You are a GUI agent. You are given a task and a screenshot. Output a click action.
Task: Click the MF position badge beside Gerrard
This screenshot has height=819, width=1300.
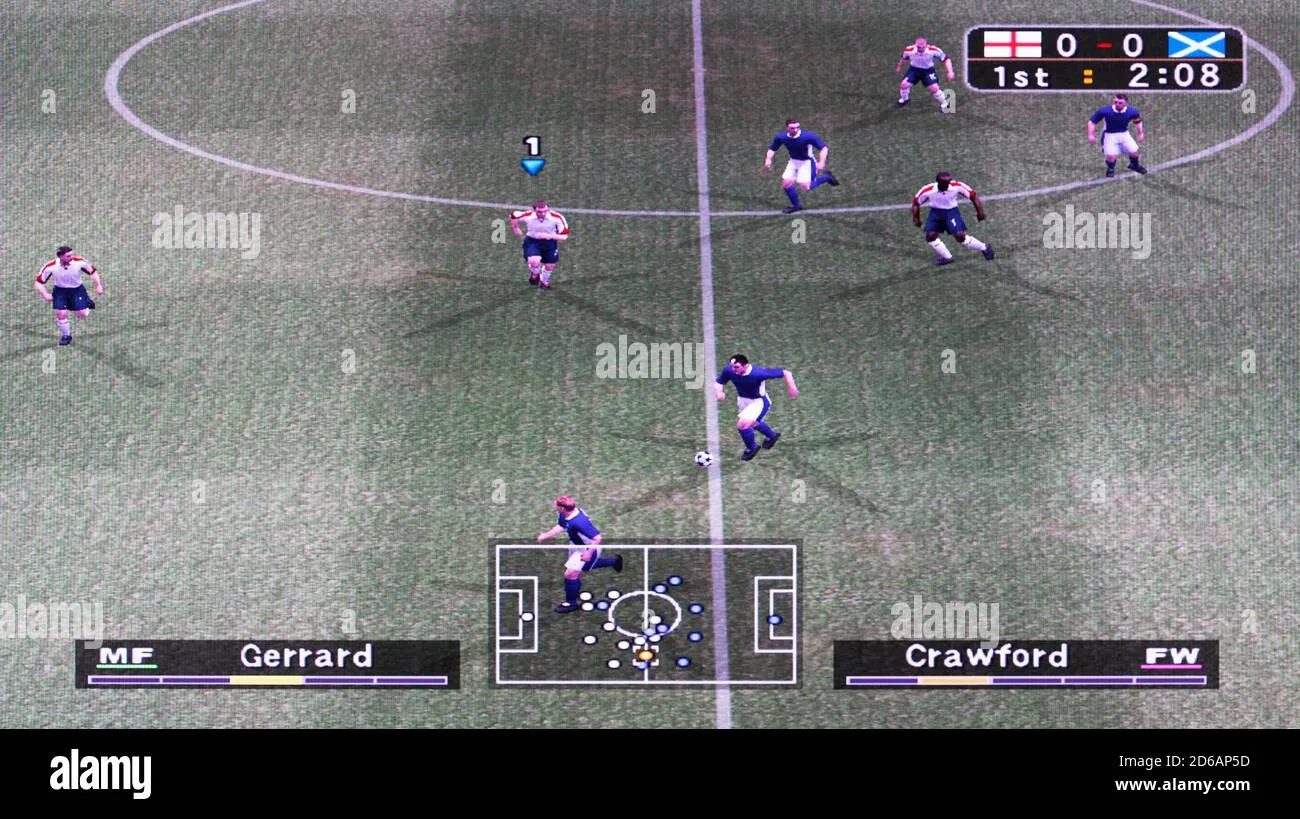point(126,655)
